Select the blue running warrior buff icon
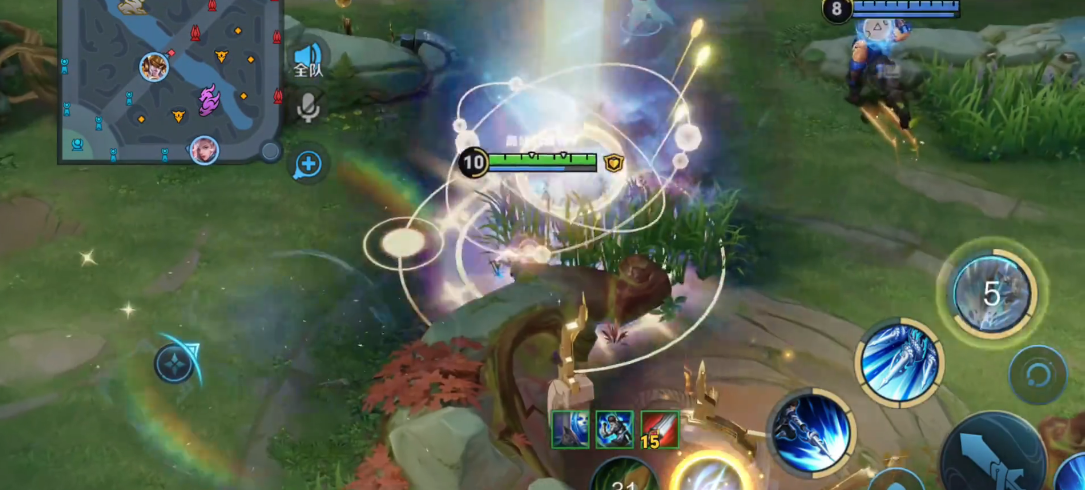Screen dimensions: 1085x490 point(614,430)
